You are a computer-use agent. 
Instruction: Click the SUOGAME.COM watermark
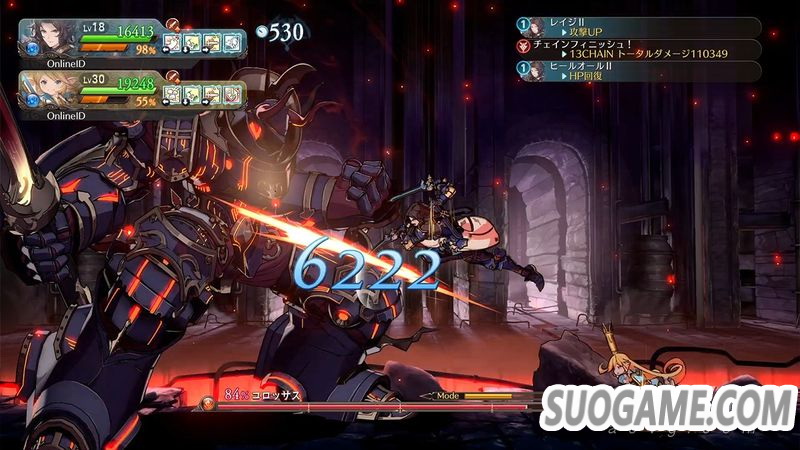[x=666, y=406]
